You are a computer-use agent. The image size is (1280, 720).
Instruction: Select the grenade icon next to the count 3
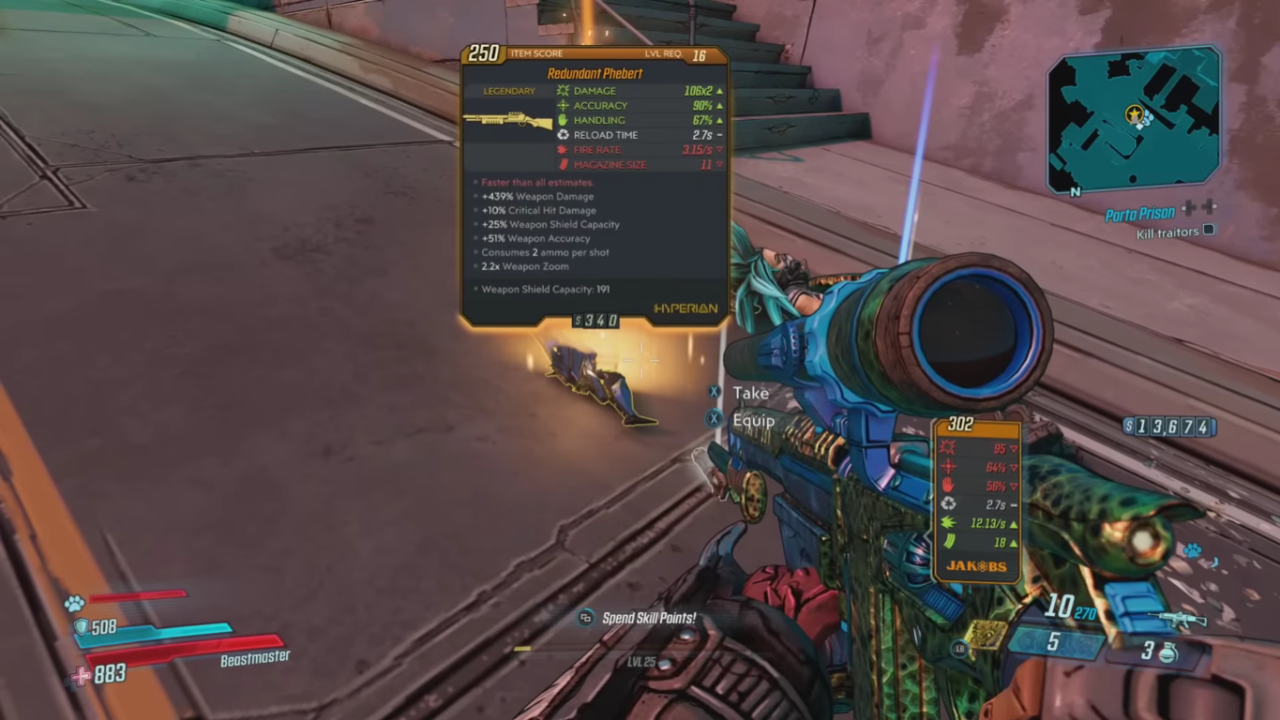(x=1168, y=651)
